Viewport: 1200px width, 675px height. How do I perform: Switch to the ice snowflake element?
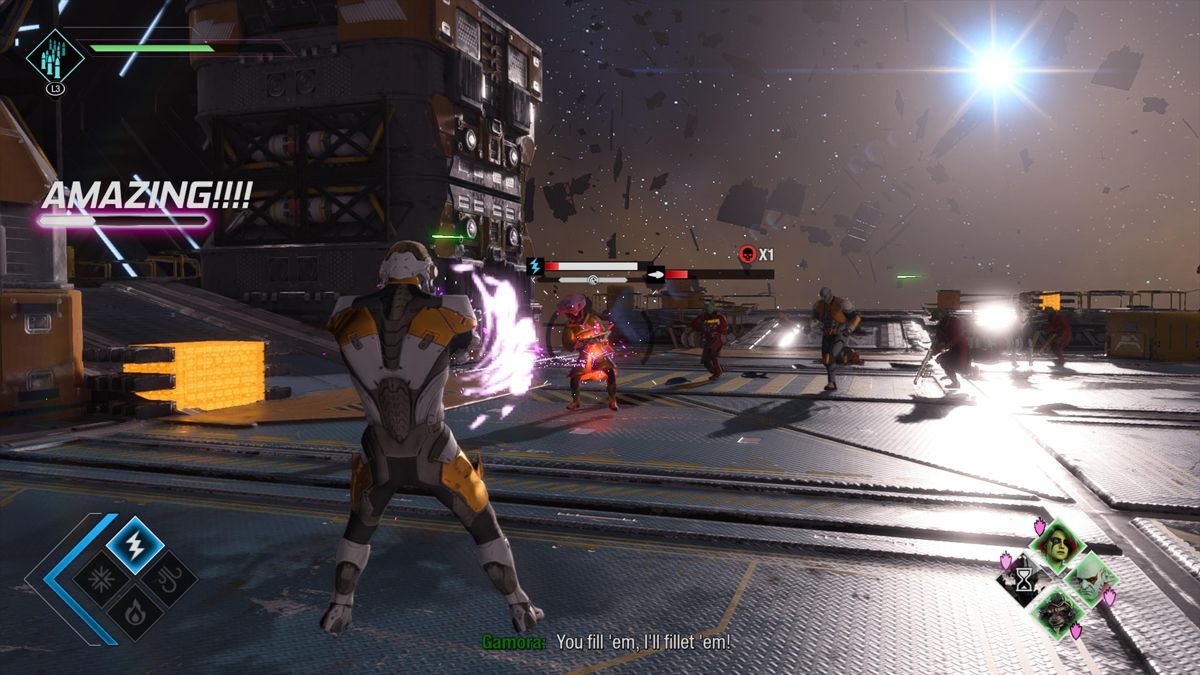(x=102, y=579)
